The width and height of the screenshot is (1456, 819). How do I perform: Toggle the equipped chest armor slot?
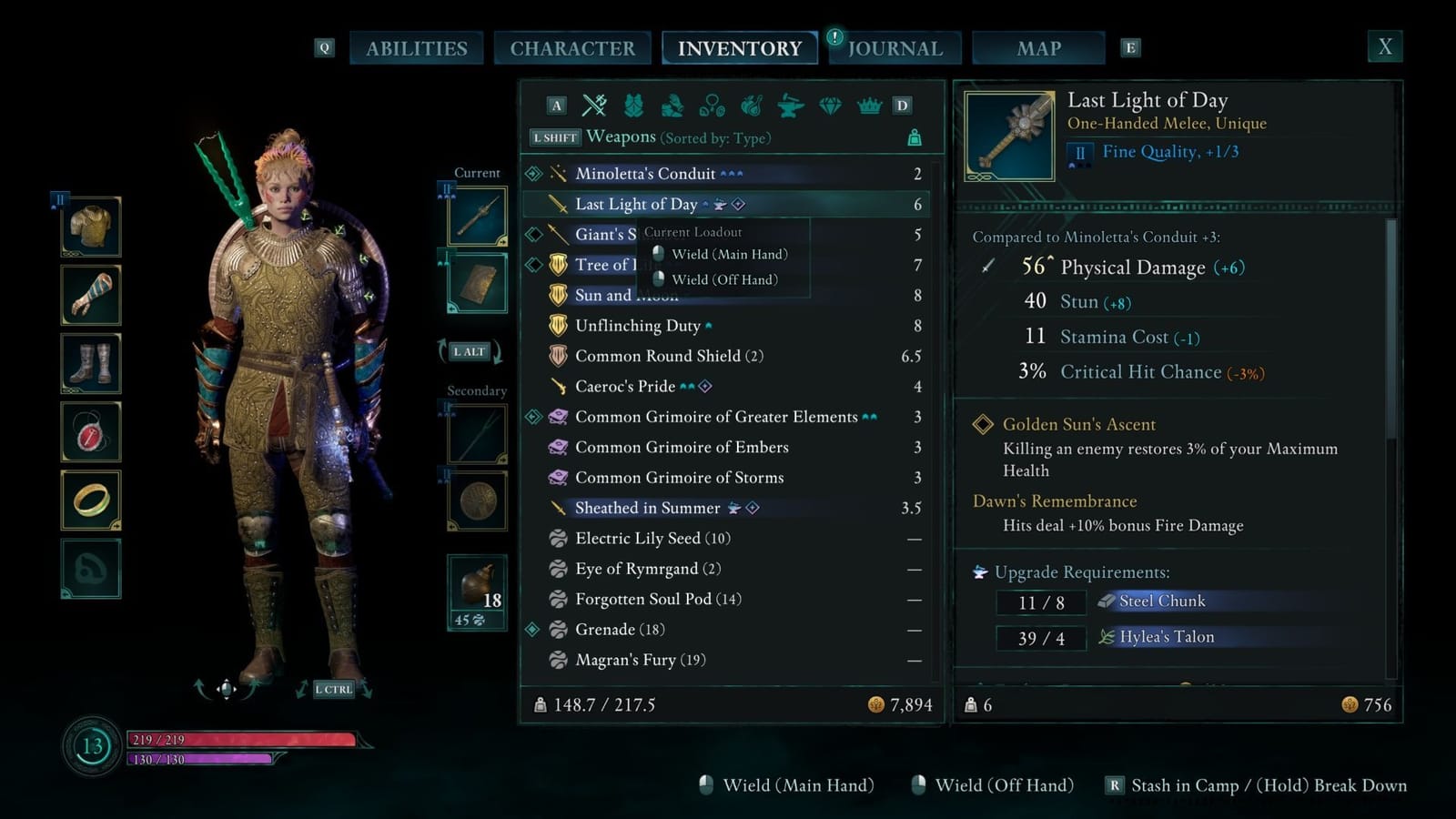pyautogui.click(x=91, y=226)
